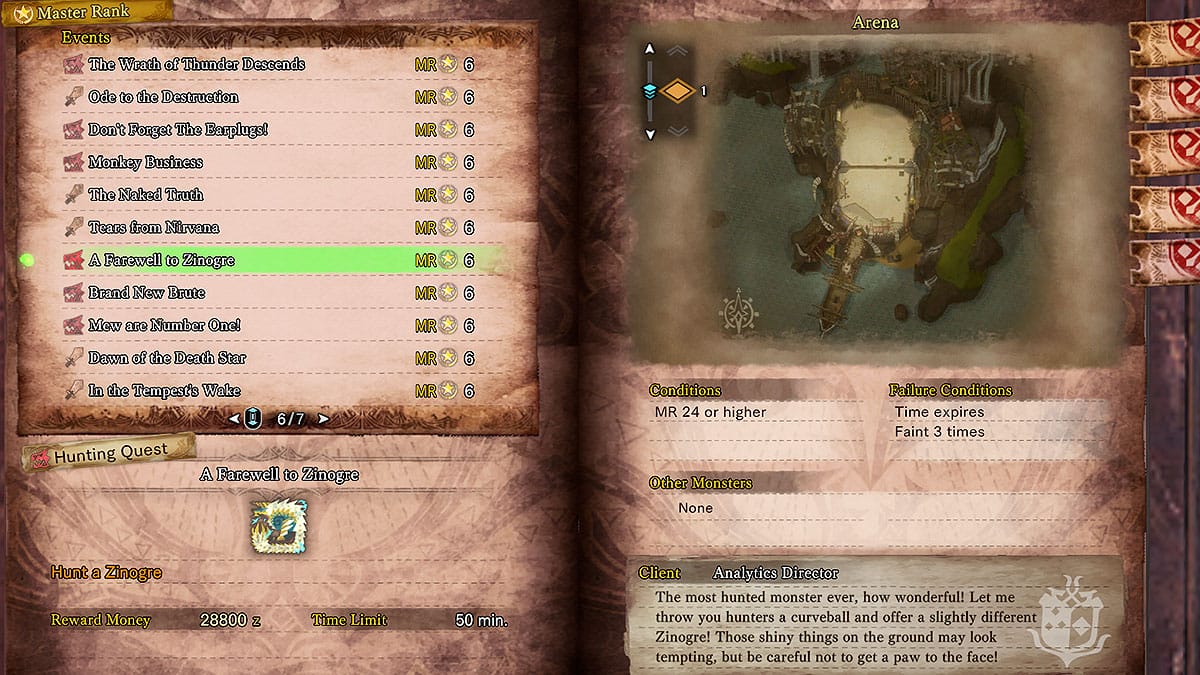
Task: Go to the previous quest list page
Action: tap(234, 419)
